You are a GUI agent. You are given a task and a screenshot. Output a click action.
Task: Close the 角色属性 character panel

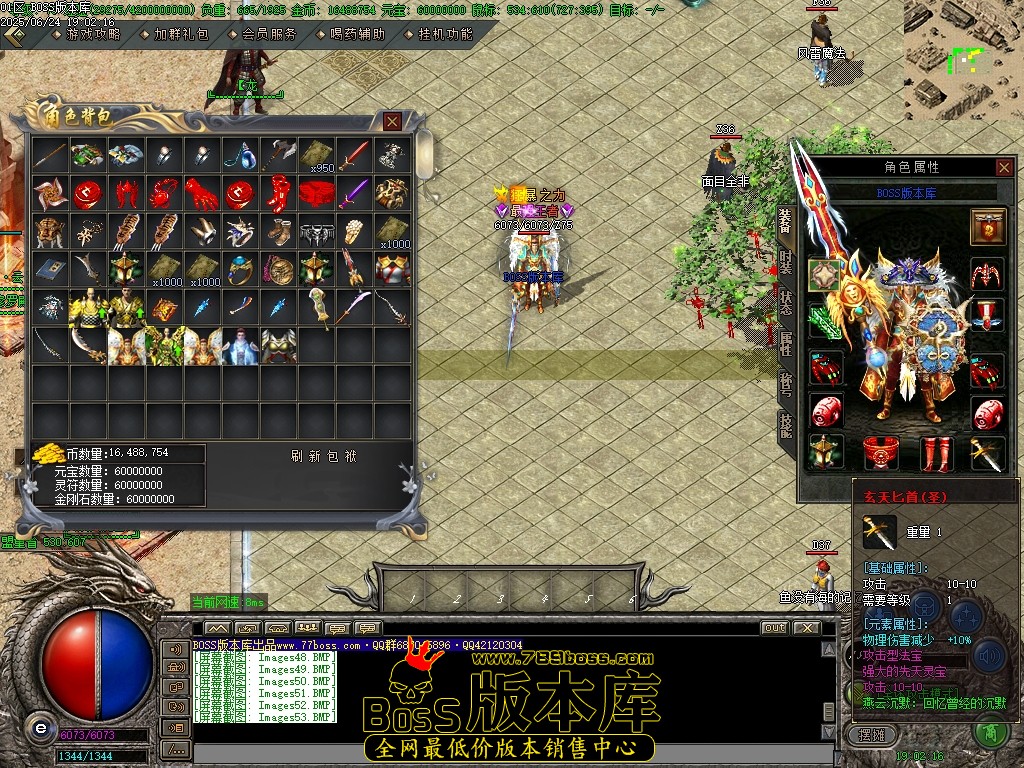[1004, 167]
